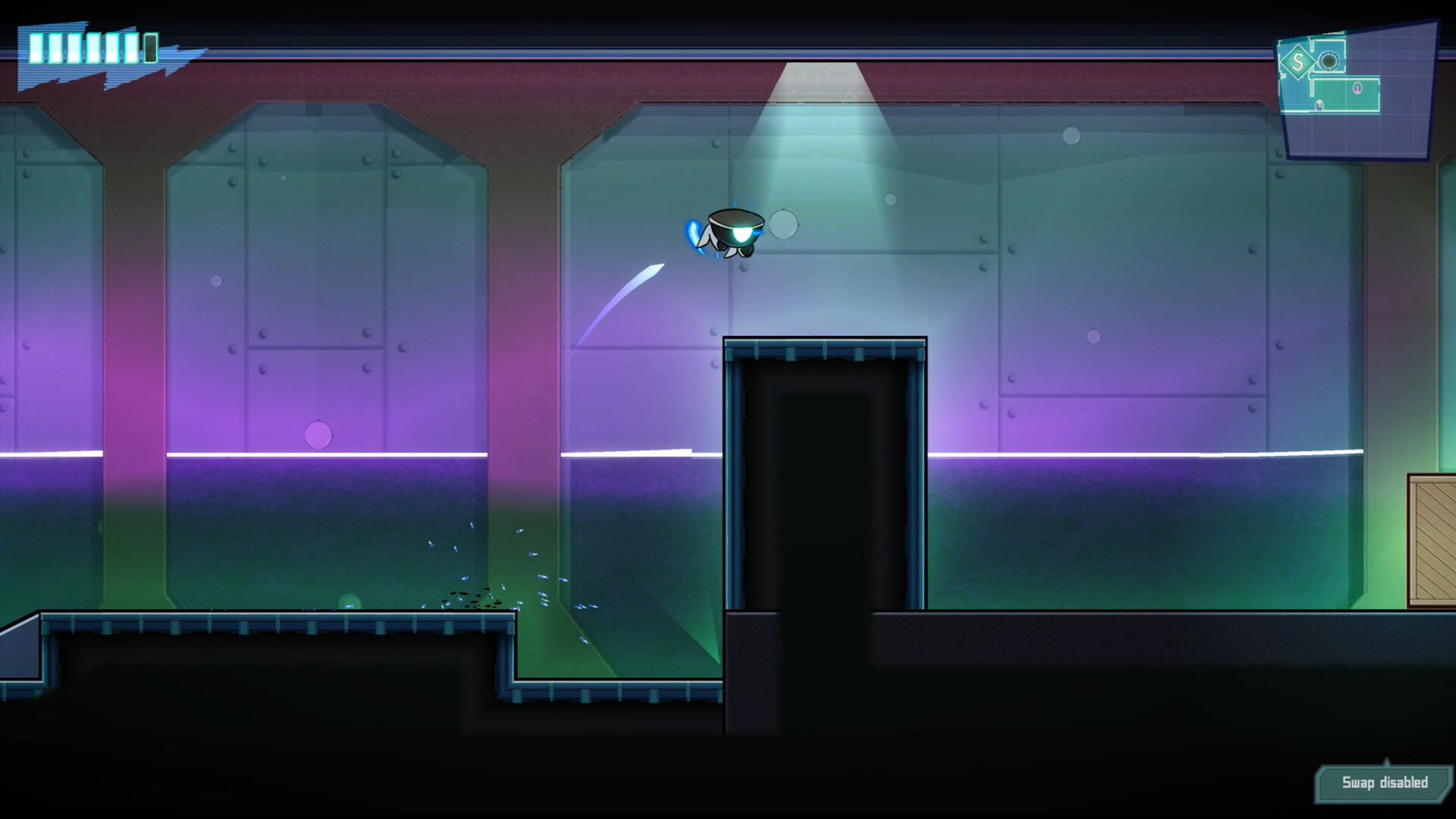Select the top-right map overlay panel
This screenshot has width=1456, height=819.
tap(1357, 91)
